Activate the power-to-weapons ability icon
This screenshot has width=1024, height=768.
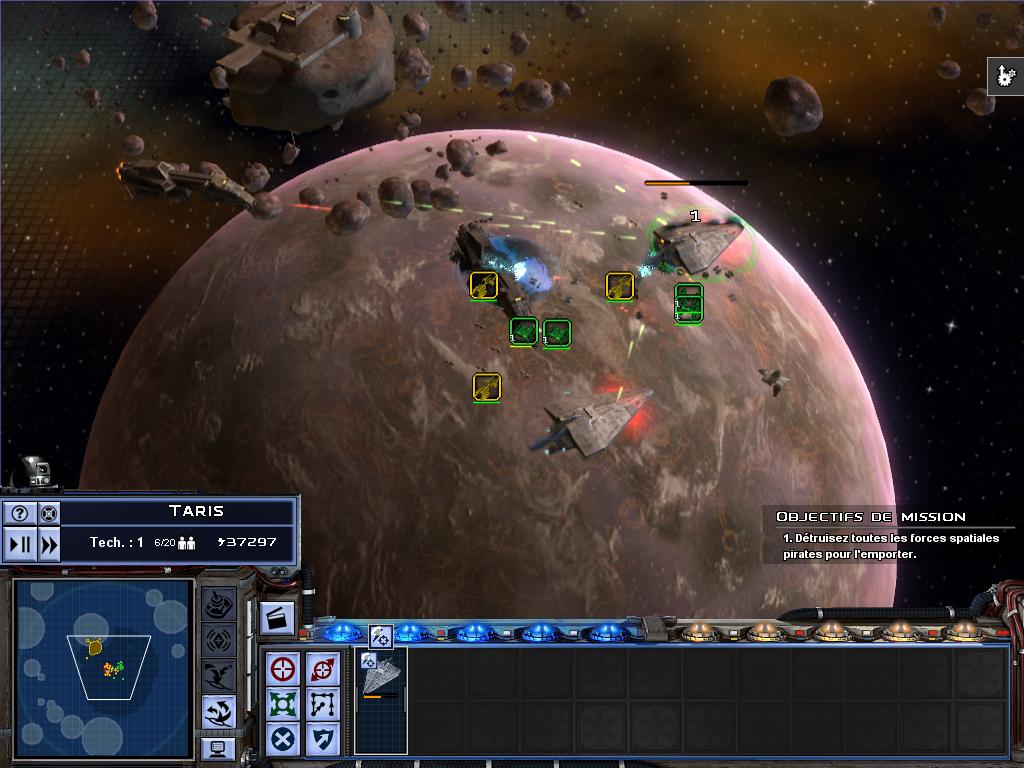pyautogui.click(x=381, y=635)
